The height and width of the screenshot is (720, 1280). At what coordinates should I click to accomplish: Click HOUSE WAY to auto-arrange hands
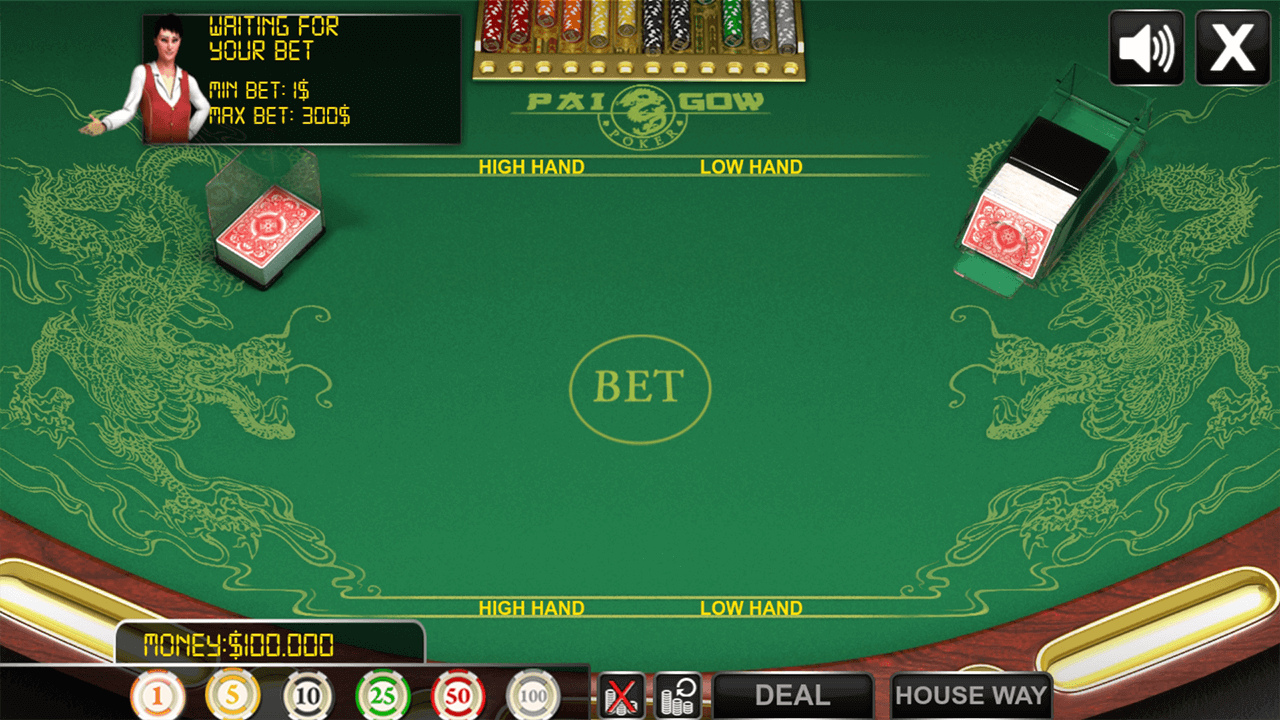(x=971, y=697)
